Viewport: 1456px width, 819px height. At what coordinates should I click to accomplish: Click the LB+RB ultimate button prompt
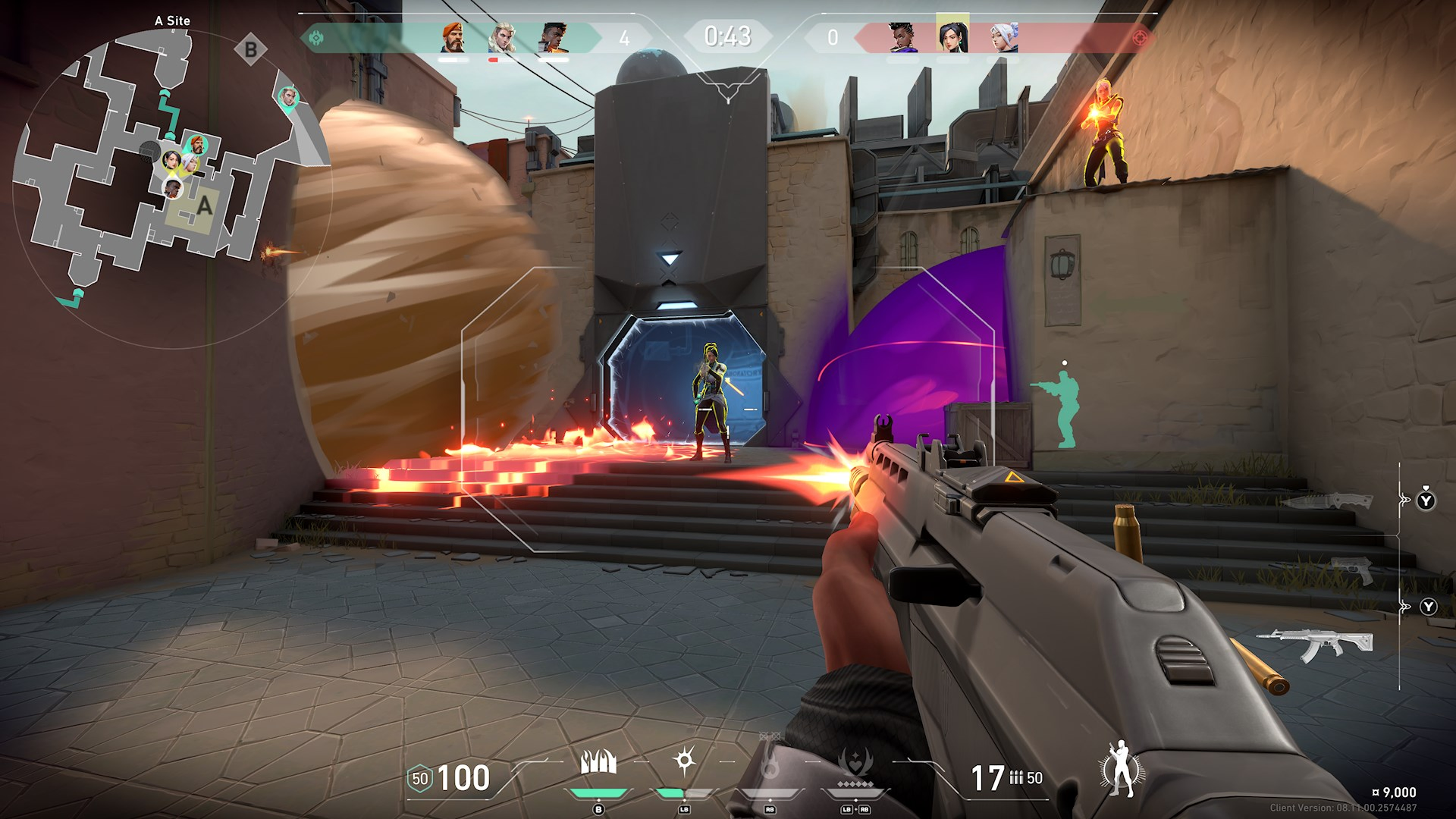coord(855,808)
